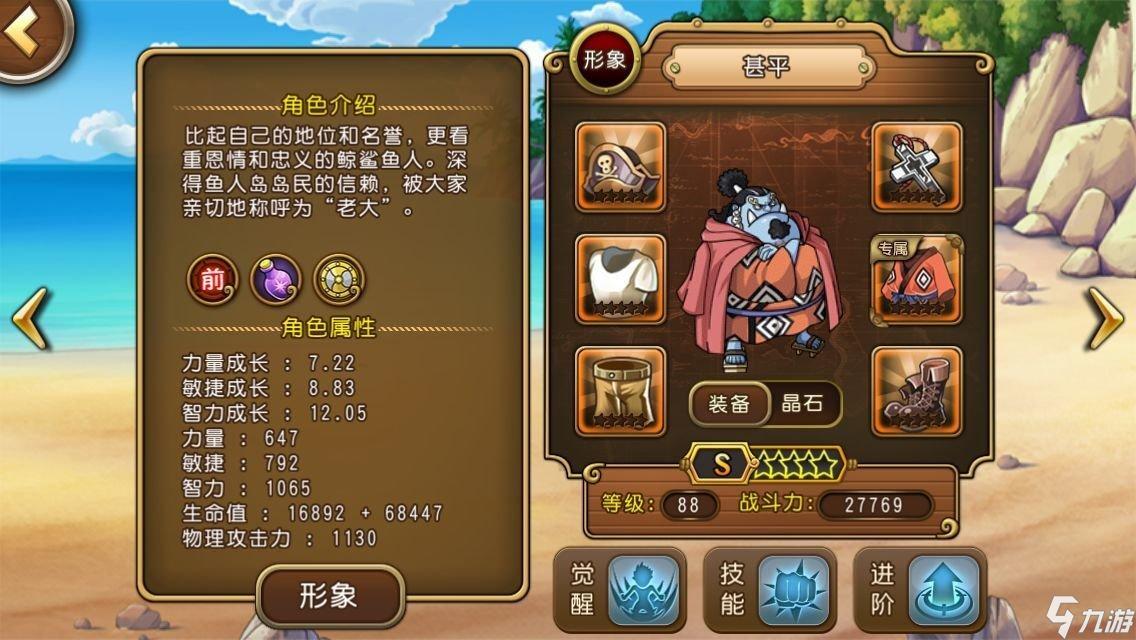Open the 觉醒 awakening menu
Image resolution: width=1136 pixels, height=640 pixels.
pyautogui.click(x=620, y=590)
